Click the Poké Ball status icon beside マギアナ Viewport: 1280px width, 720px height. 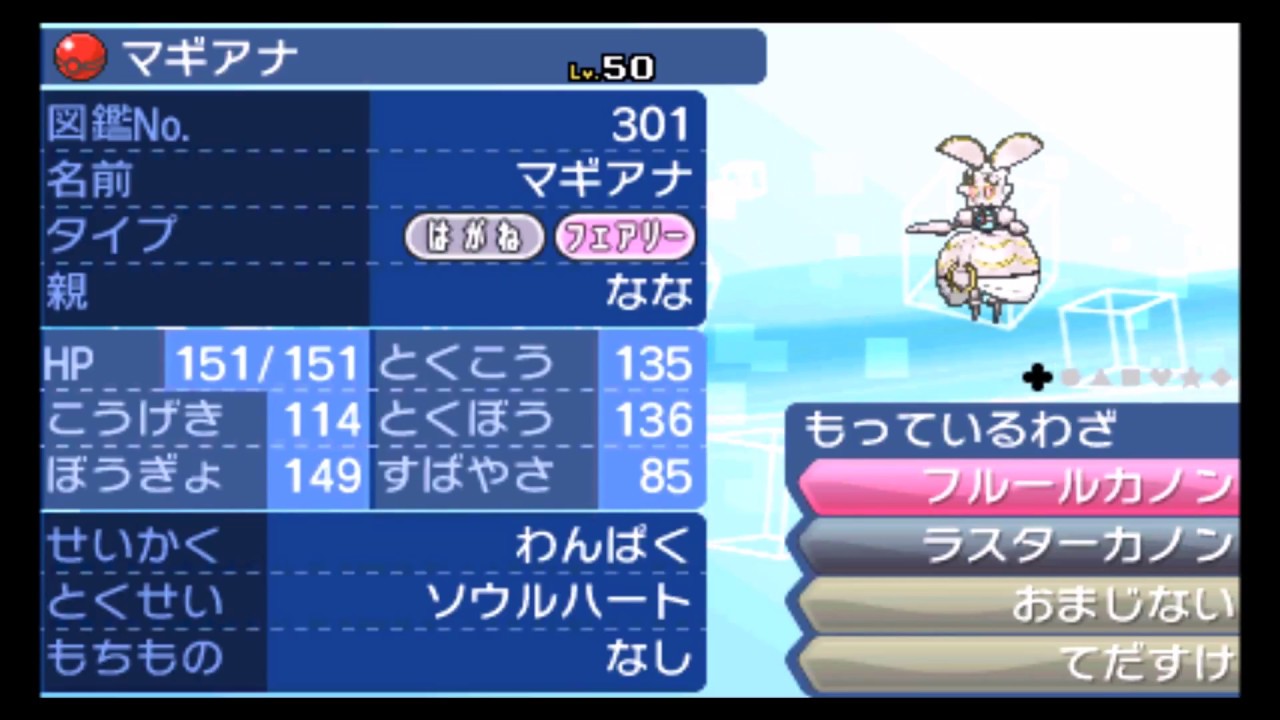coord(78,56)
